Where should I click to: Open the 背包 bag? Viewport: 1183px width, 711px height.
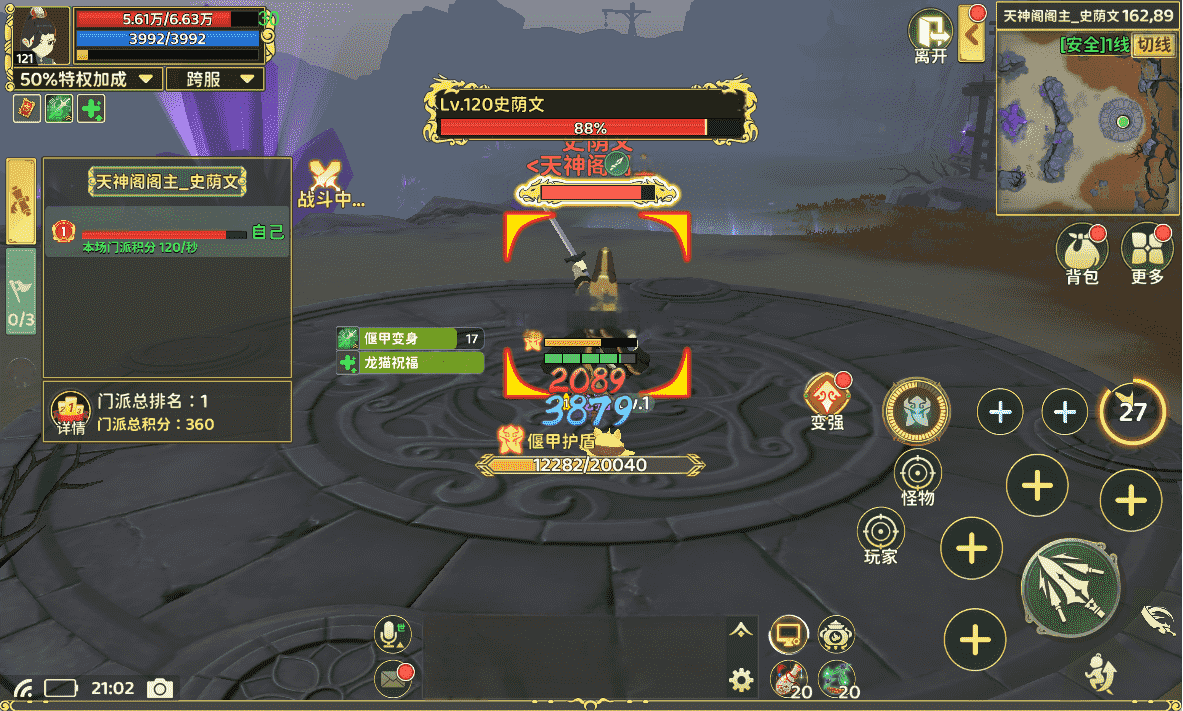click(x=1082, y=253)
